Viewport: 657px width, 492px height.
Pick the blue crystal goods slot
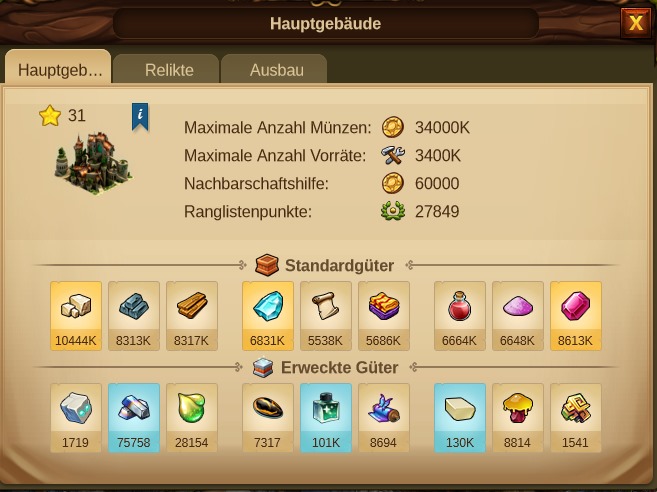pyautogui.click(x=268, y=314)
